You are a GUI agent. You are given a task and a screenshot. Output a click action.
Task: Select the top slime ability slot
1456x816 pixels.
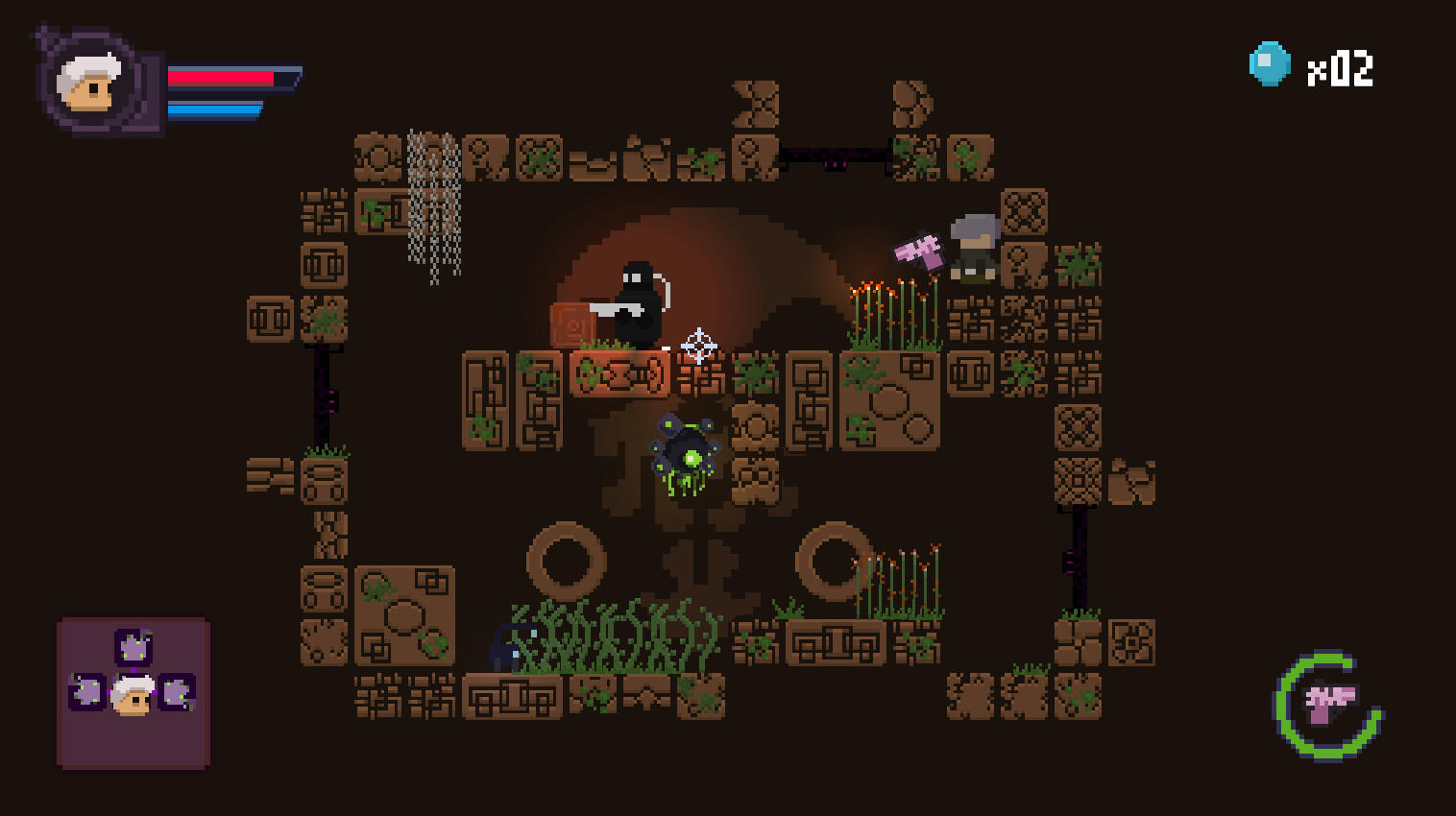point(133,645)
